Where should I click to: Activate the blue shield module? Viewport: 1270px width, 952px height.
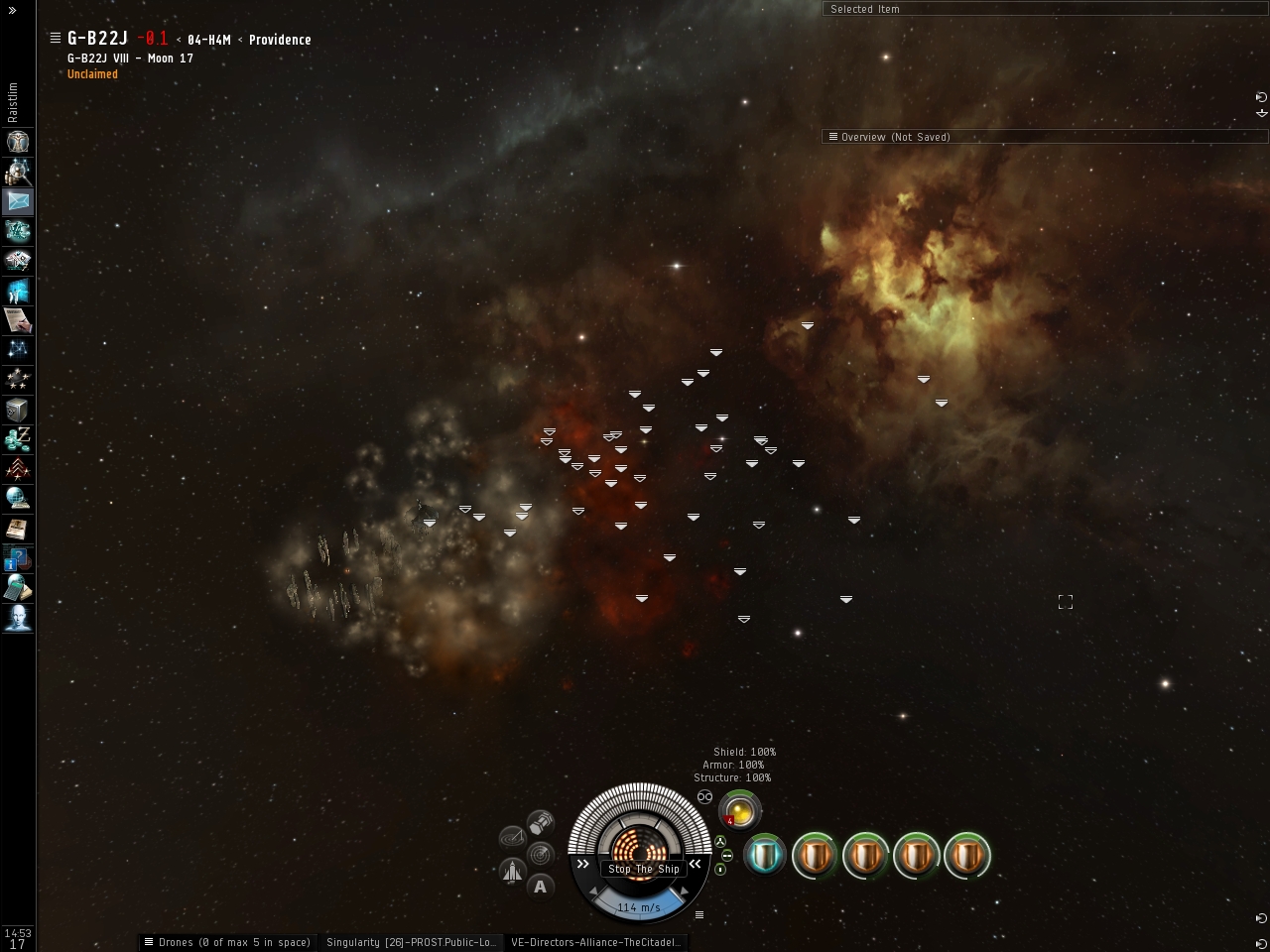(x=765, y=855)
